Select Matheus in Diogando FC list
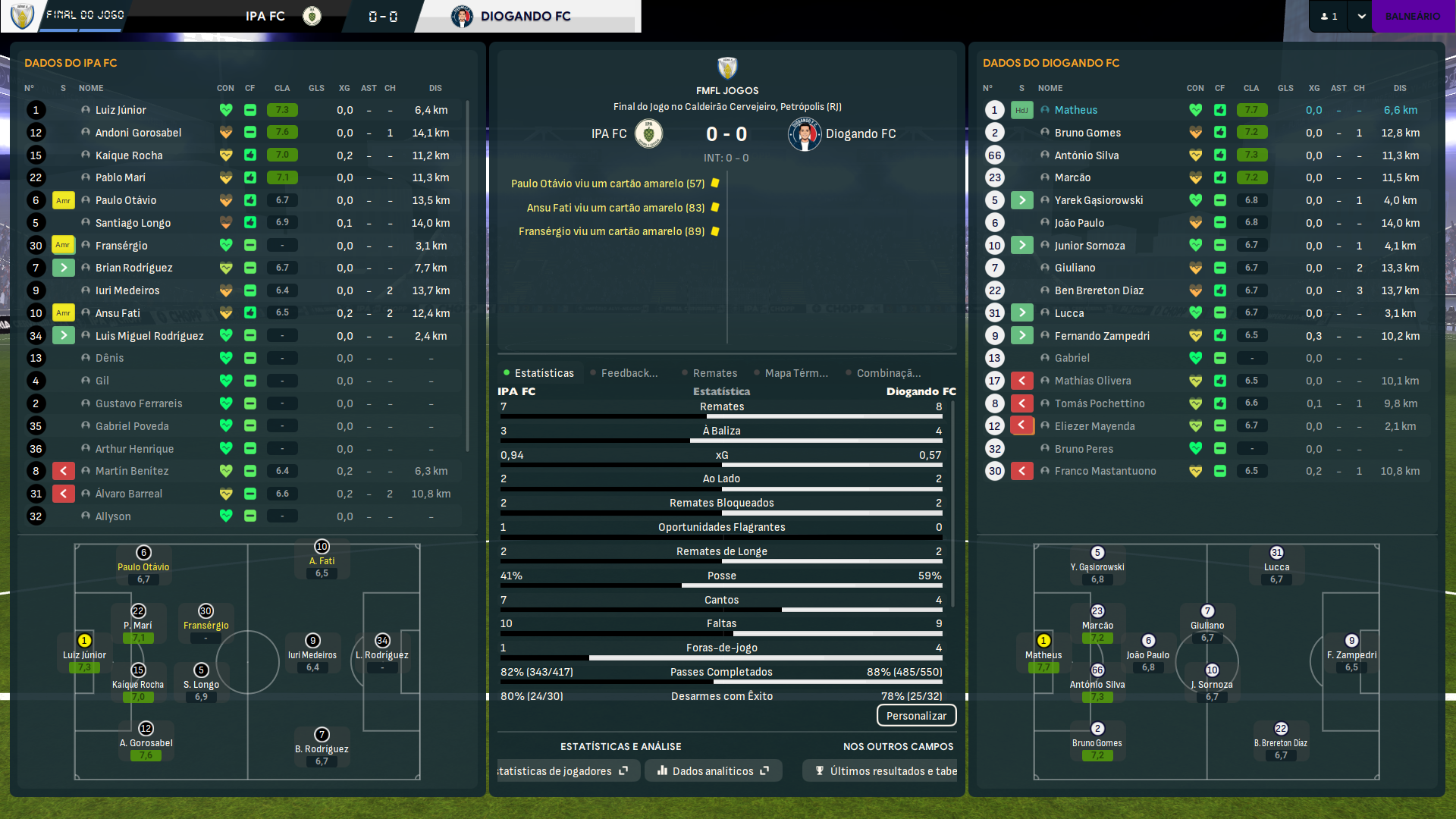 point(1075,110)
